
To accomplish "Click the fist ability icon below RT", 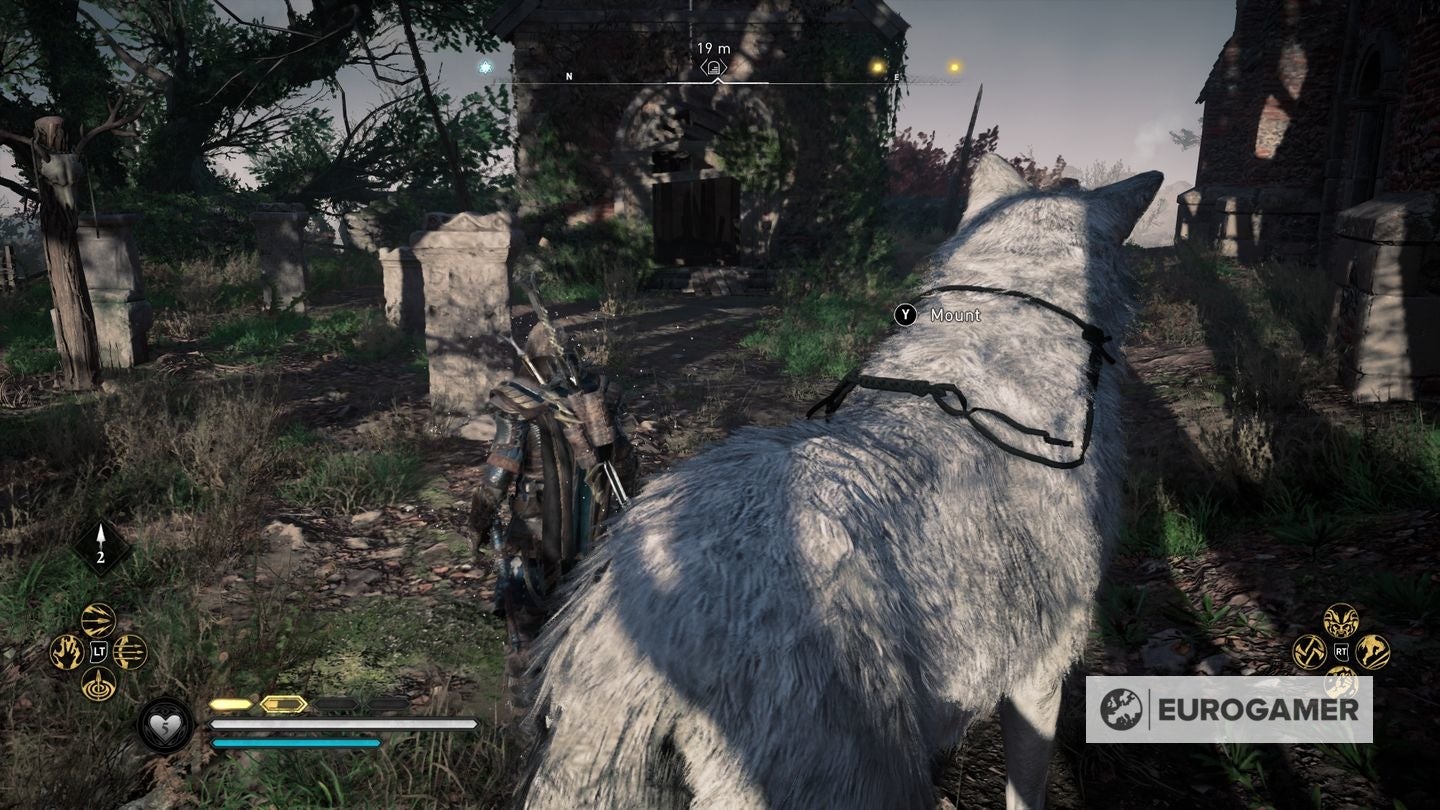I will 1341,684.
